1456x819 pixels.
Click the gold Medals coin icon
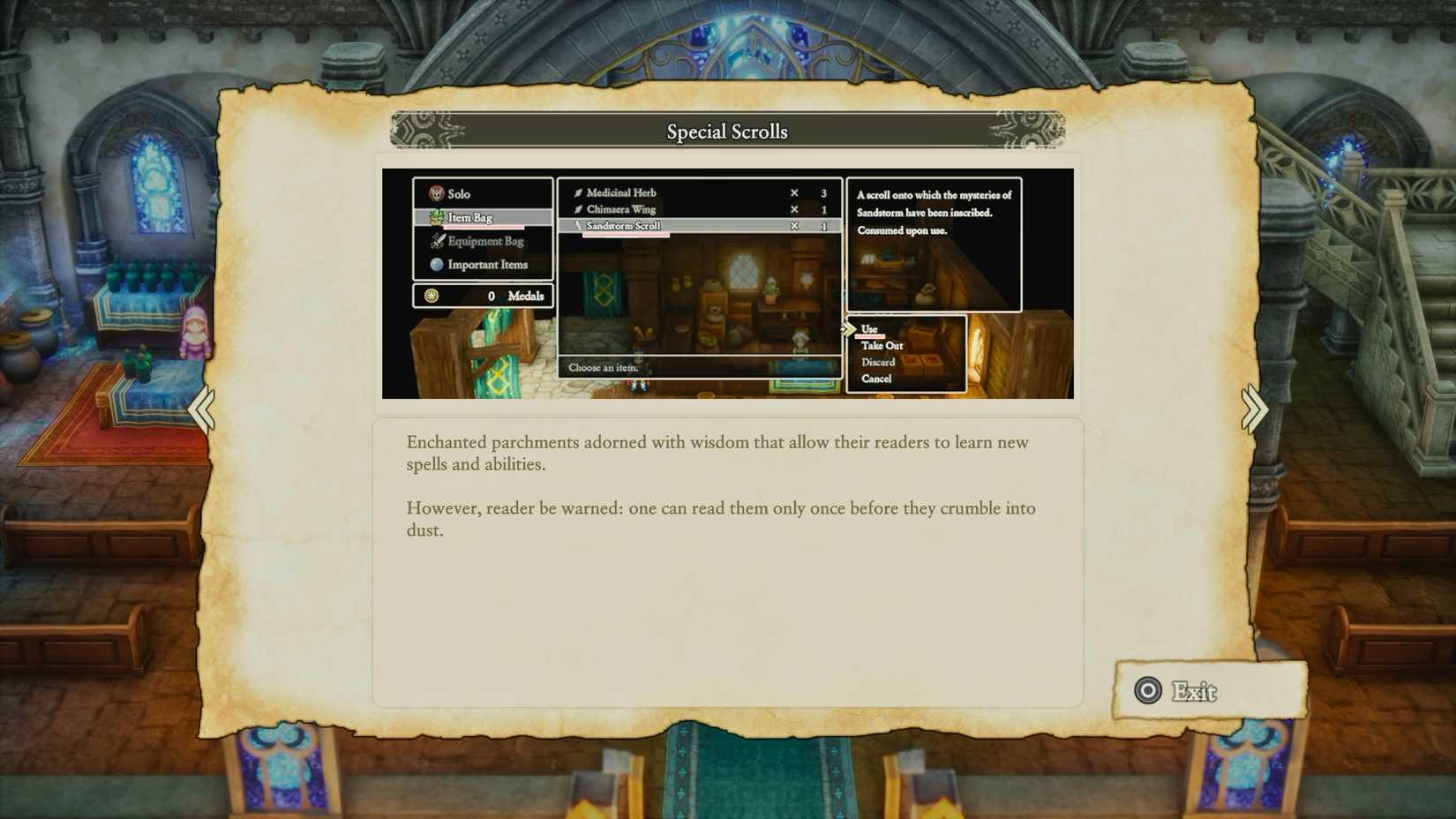[x=432, y=295]
